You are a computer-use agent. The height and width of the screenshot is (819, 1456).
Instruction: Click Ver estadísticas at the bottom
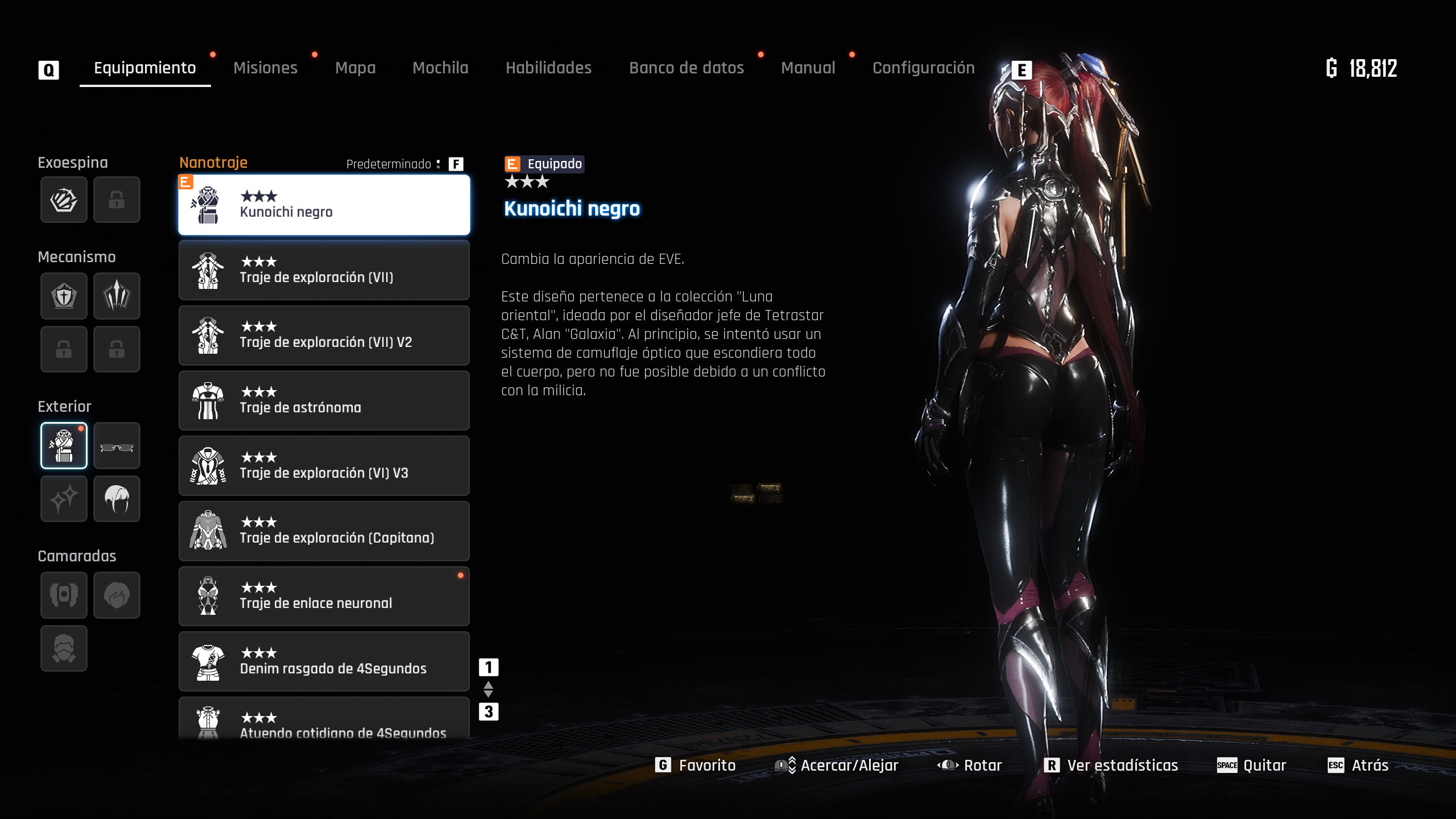coord(1111,766)
